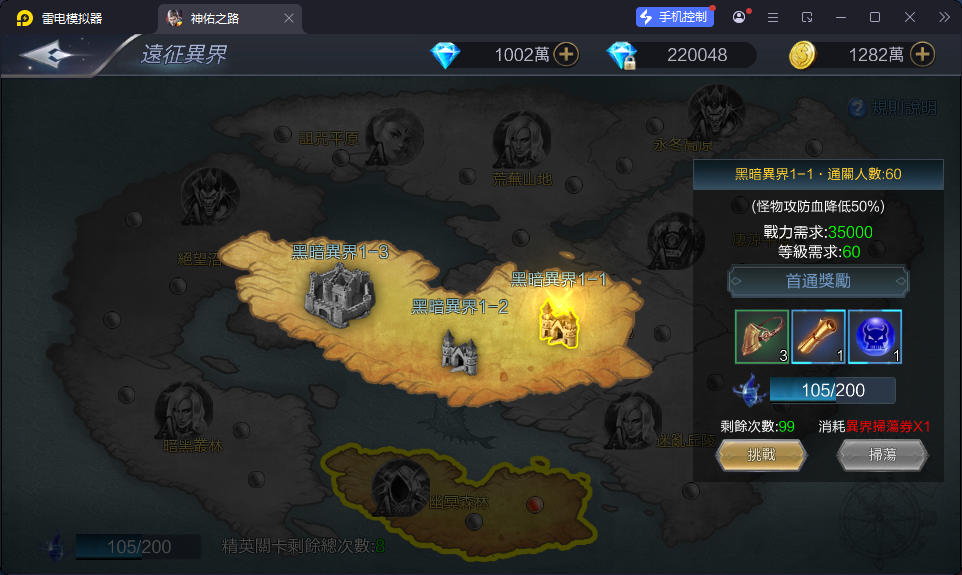Click the 挑戰 challenge button
Viewport: 962px width, 575px height.
pos(761,455)
